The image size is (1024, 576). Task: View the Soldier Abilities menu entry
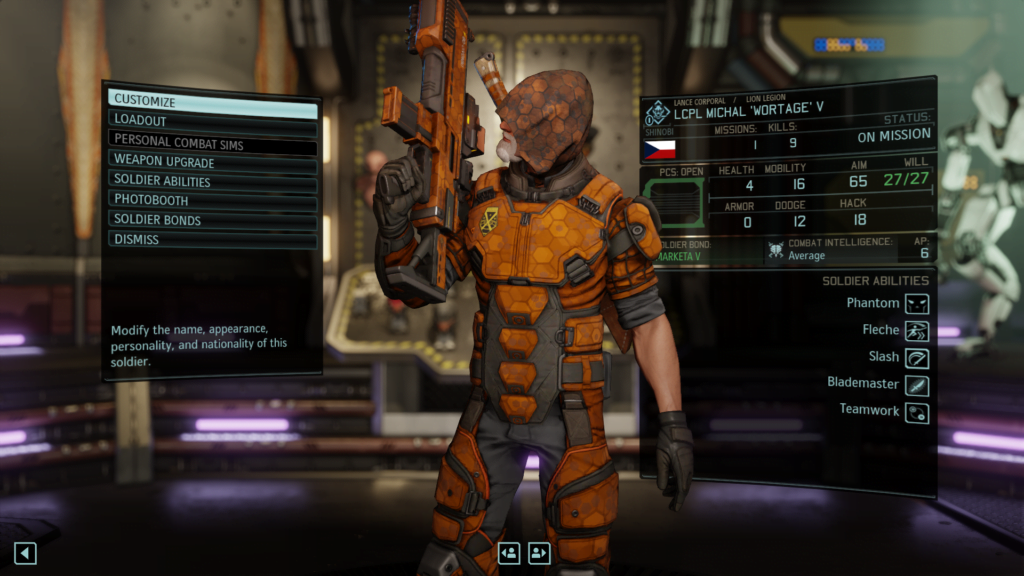pos(212,181)
